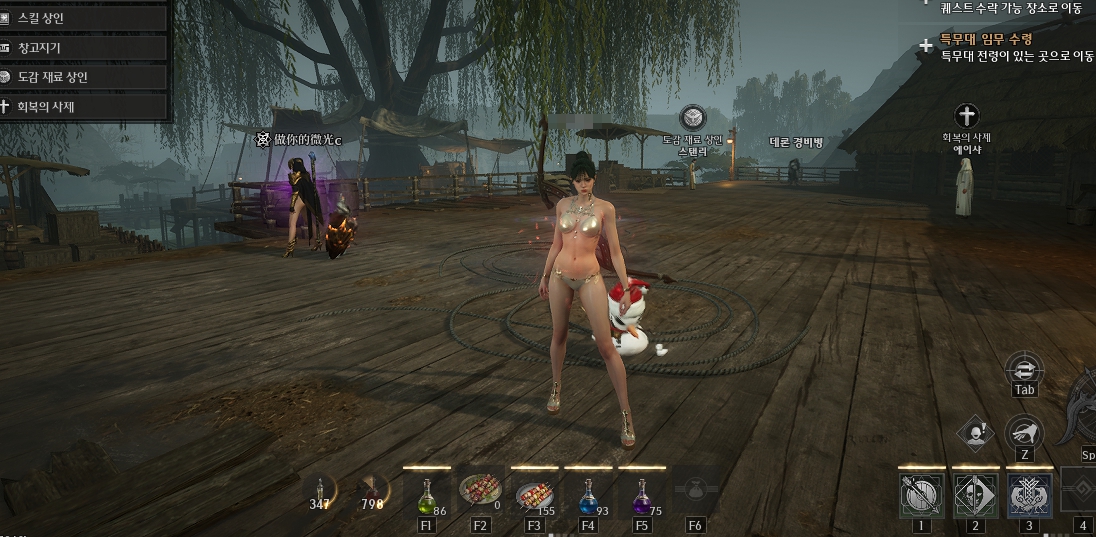Viewport: 1096px width, 537px height.
Task: Use the blue twin-bird emblem skill
Action: pos(1029,495)
